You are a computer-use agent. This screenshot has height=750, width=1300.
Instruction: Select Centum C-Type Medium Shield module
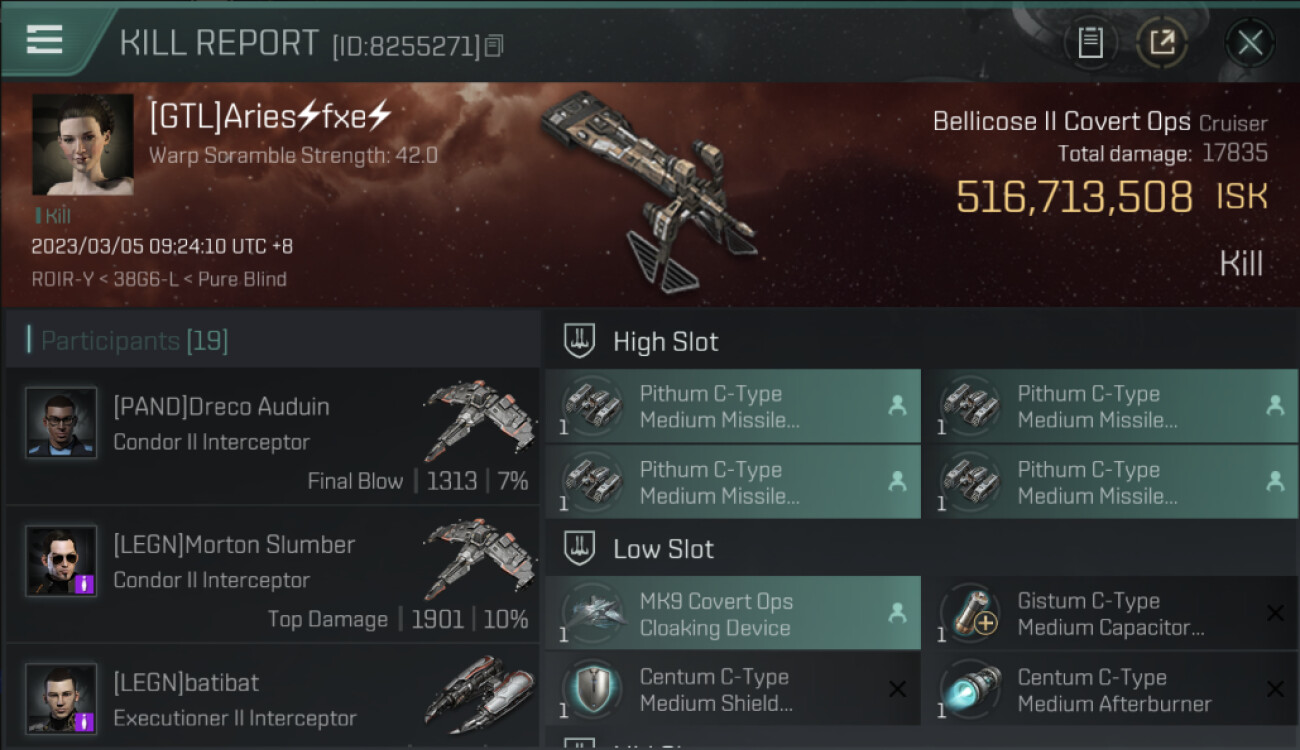732,690
